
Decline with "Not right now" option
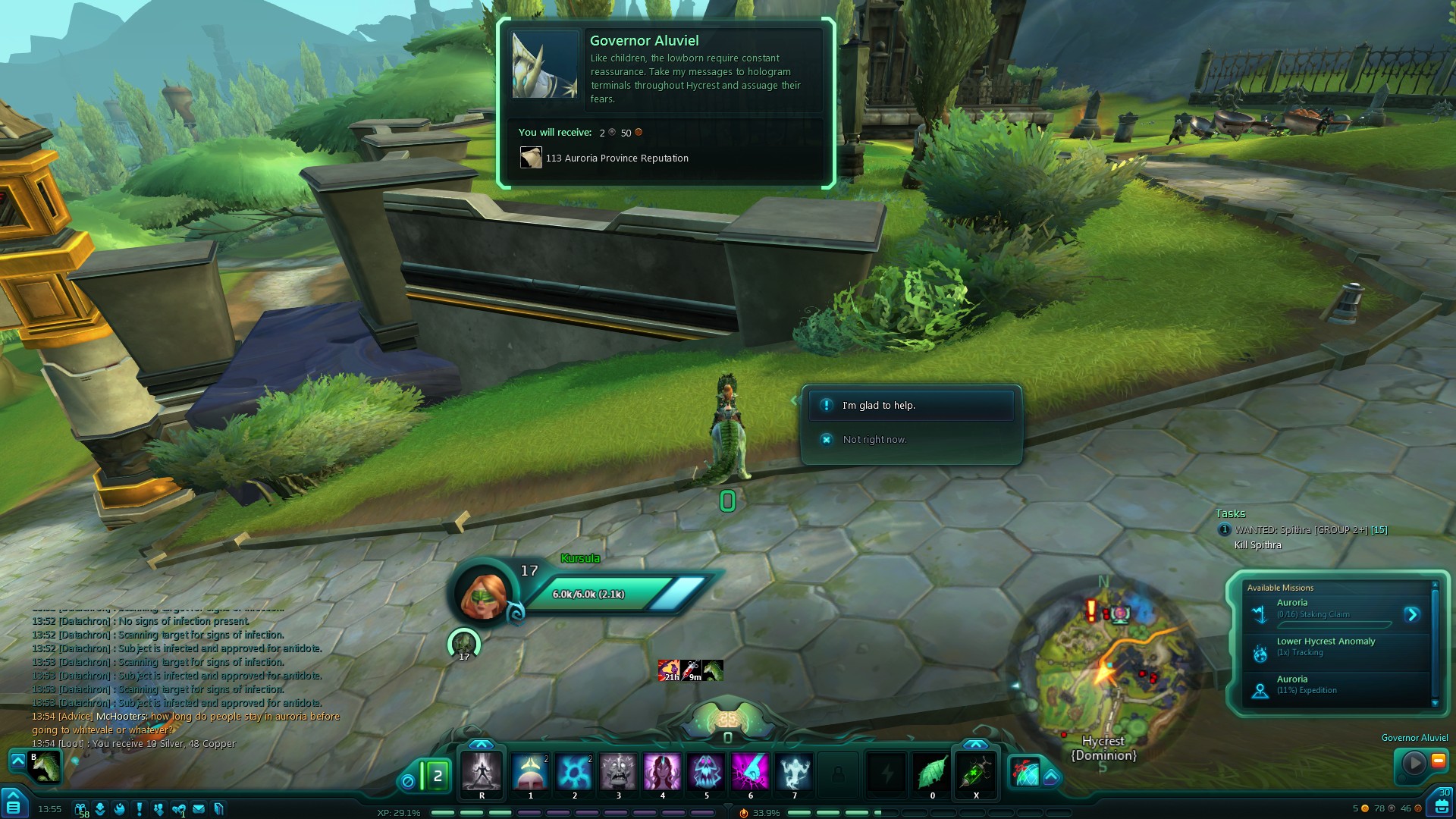[x=874, y=440]
